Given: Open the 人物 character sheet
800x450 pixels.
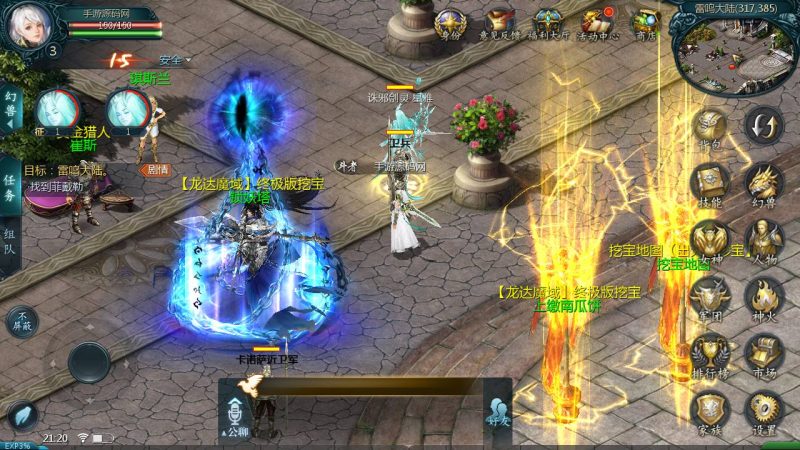Looking at the screenshot, I should coord(764,240).
